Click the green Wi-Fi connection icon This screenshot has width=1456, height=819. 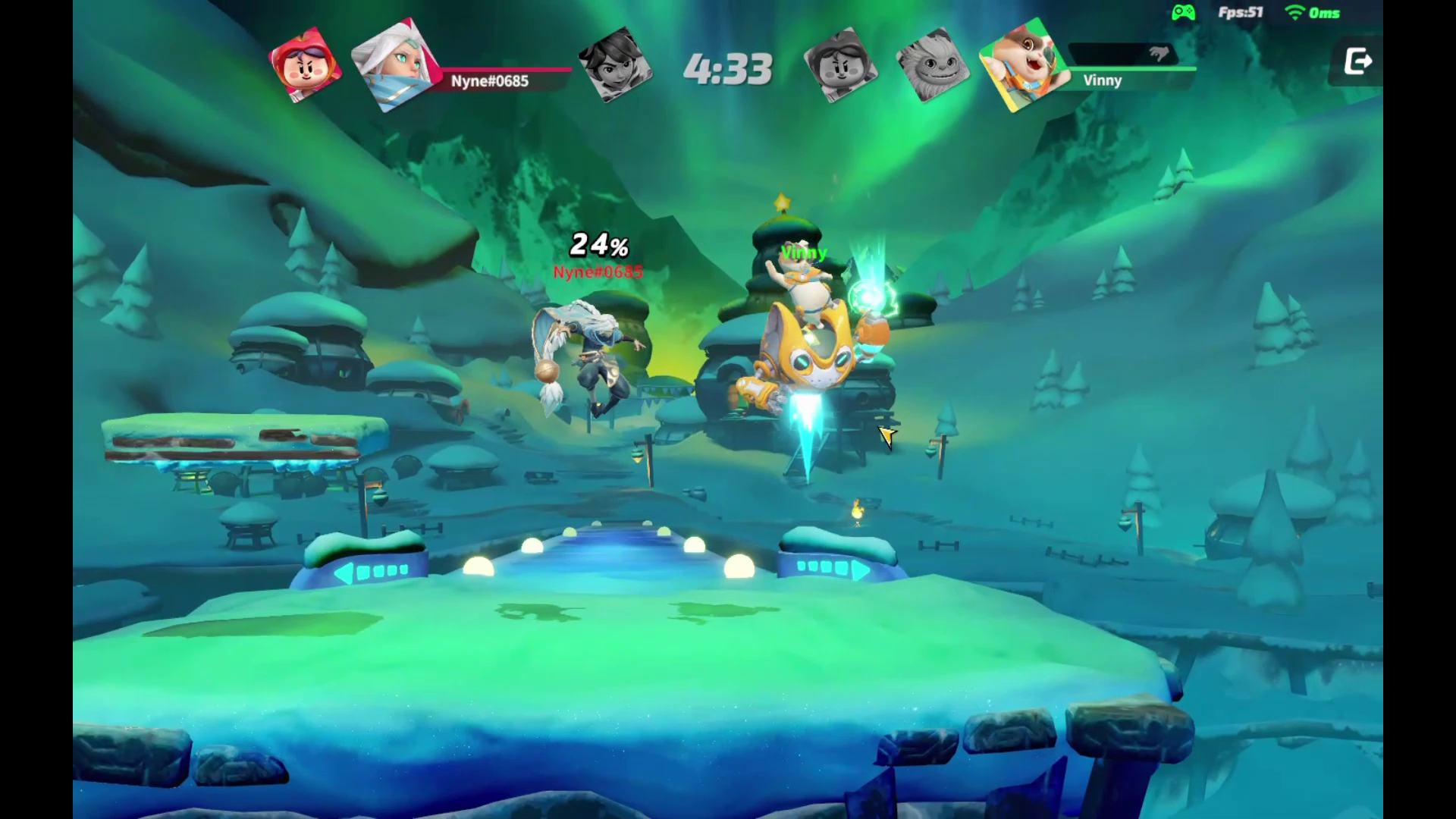pyautogui.click(x=1294, y=13)
